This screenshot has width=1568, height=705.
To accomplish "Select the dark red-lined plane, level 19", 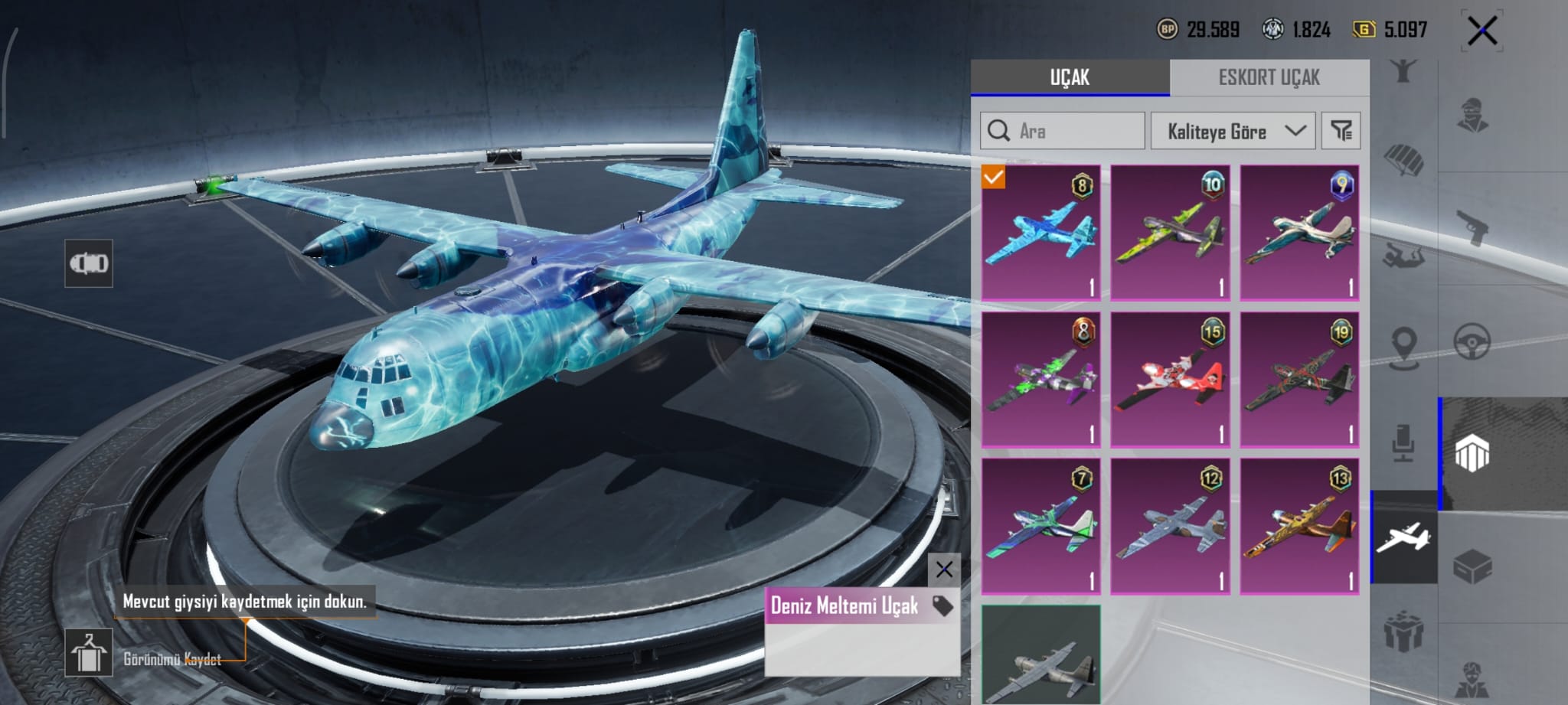I will [1299, 379].
